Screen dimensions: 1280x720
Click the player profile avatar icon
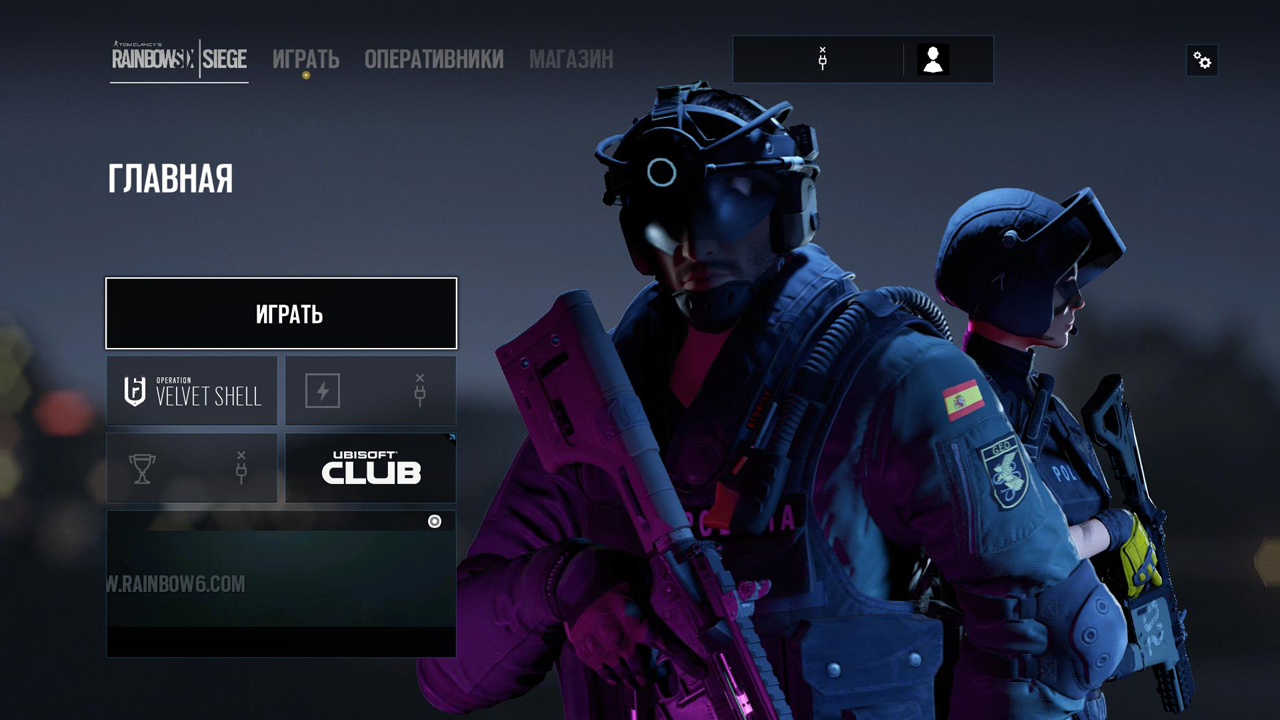[933, 60]
